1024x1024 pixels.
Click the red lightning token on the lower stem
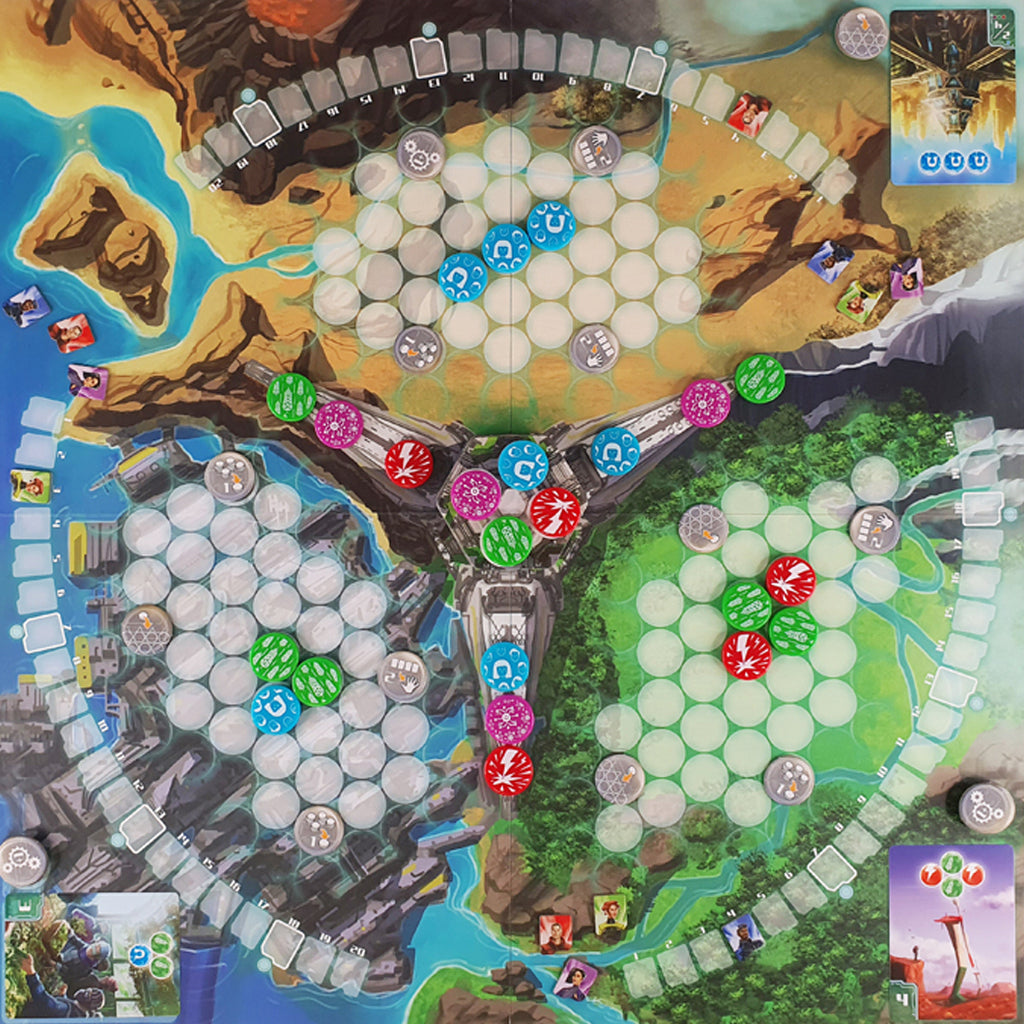(x=508, y=771)
